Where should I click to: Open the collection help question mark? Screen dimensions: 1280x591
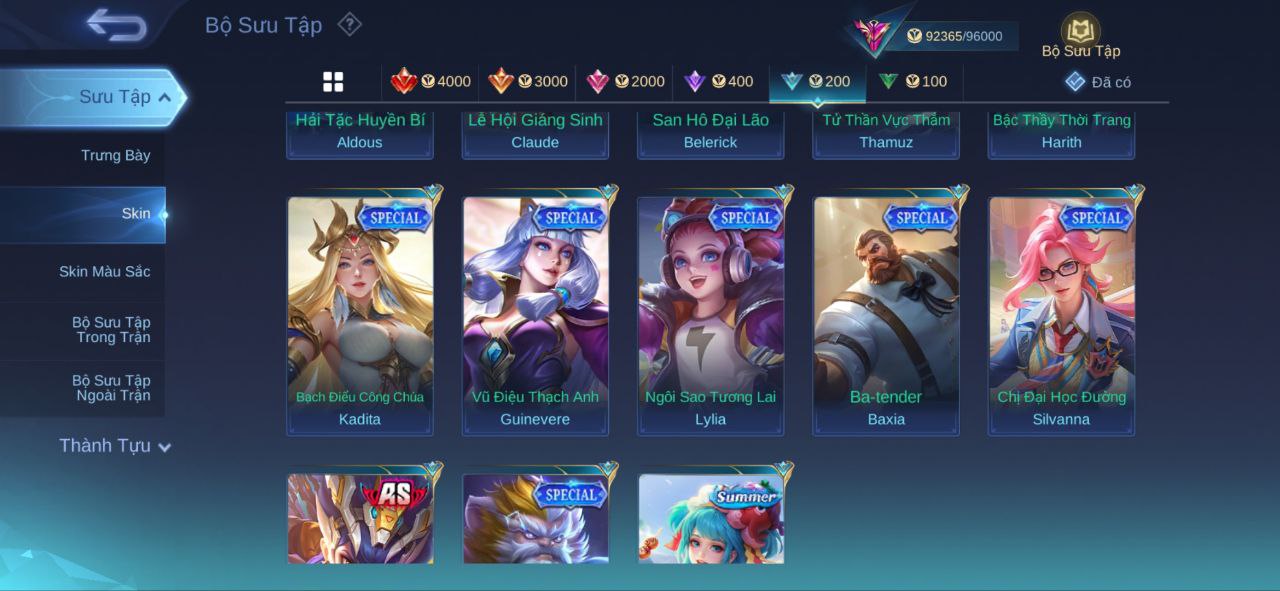(x=349, y=24)
